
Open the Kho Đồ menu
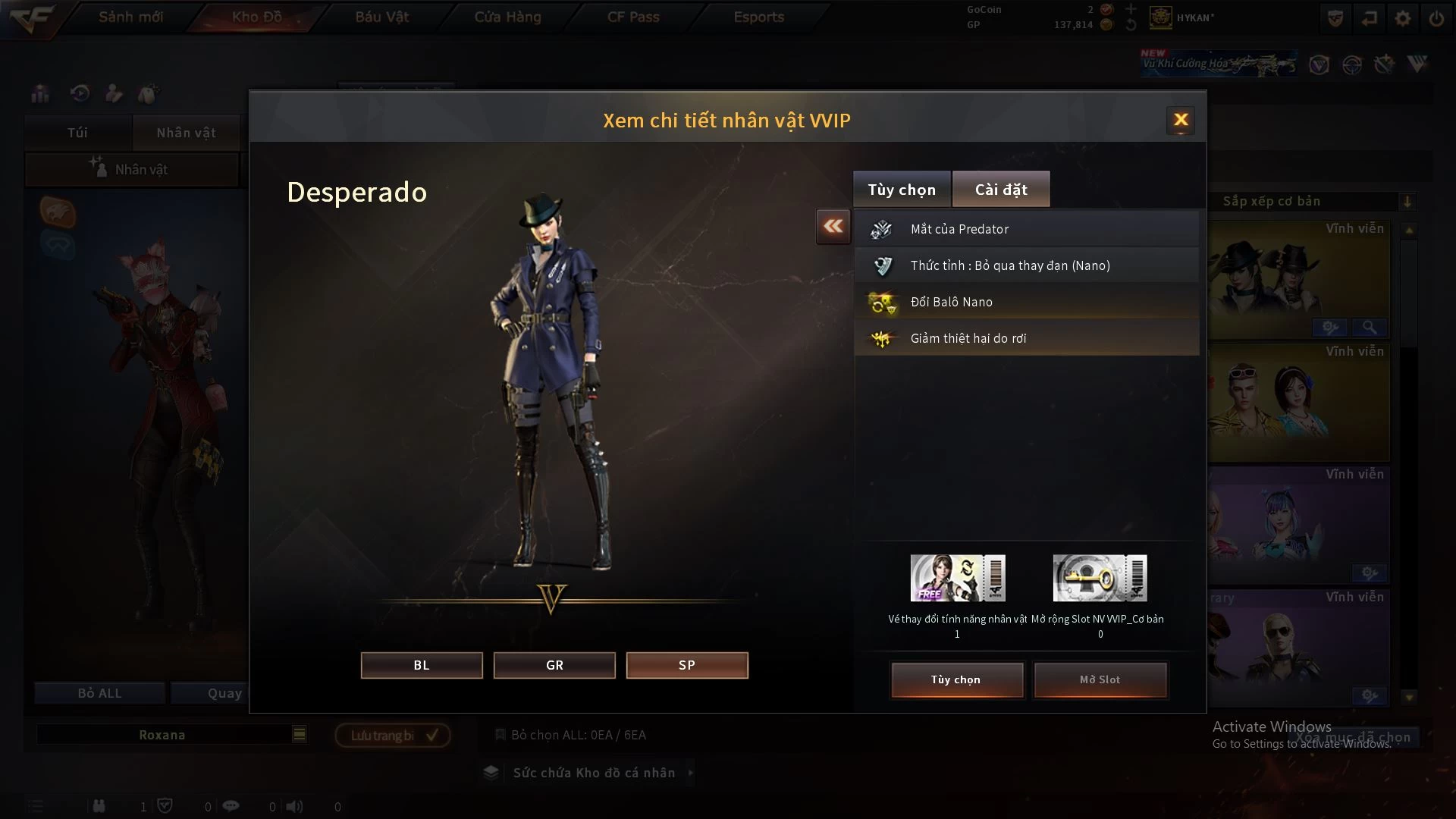click(256, 17)
